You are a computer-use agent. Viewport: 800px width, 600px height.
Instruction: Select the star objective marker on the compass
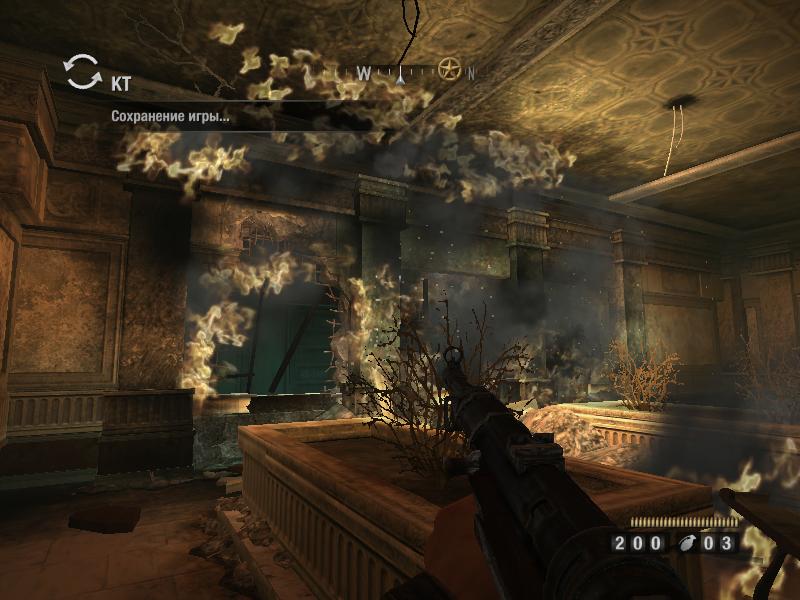coord(449,70)
